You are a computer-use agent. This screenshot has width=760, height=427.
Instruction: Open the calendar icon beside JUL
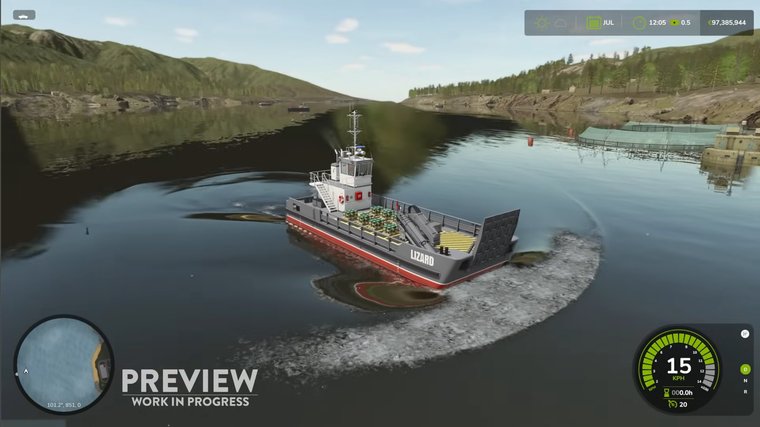[x=594, y=22]
